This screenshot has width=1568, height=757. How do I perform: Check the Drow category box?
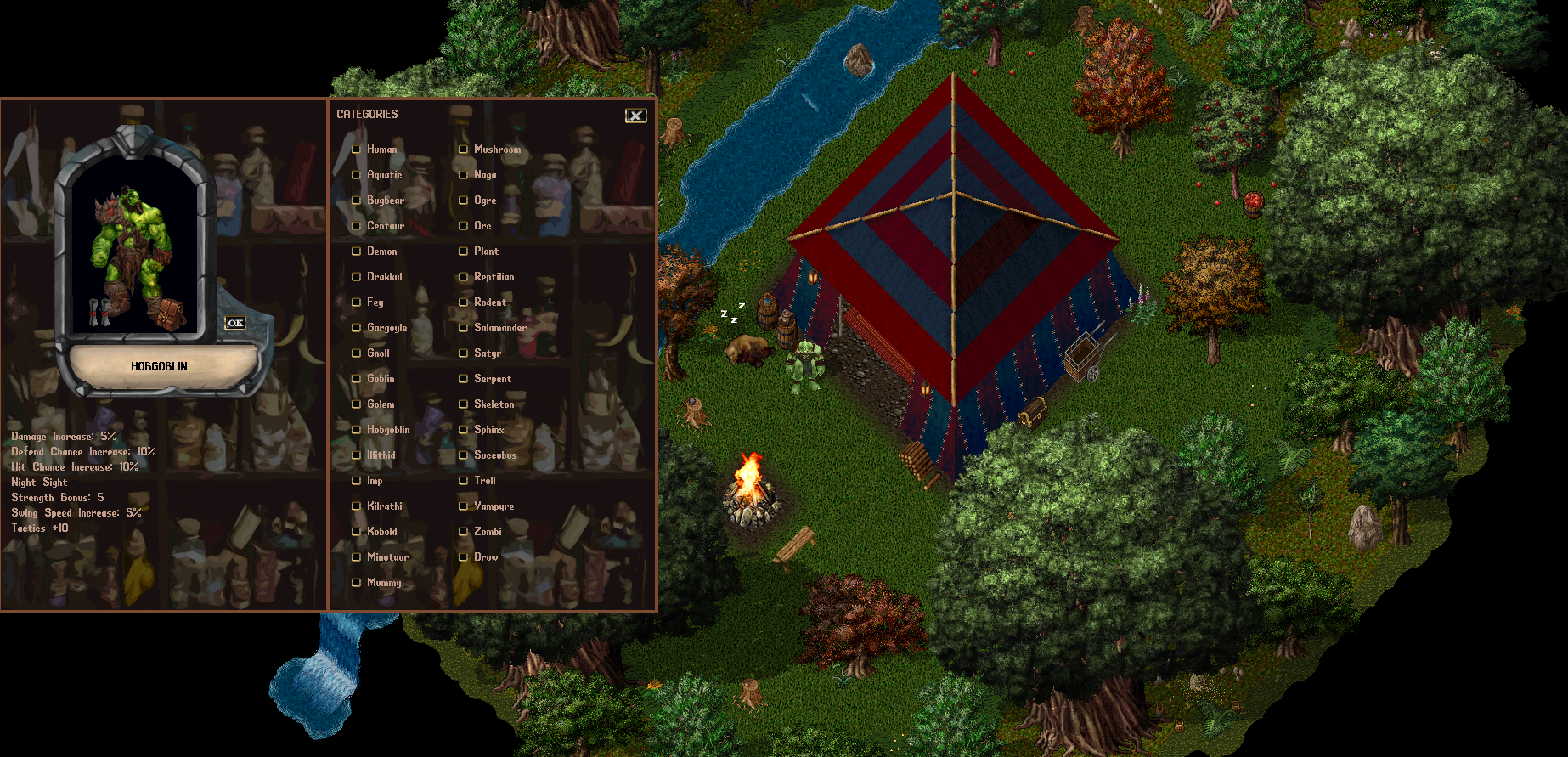point(464,557)
